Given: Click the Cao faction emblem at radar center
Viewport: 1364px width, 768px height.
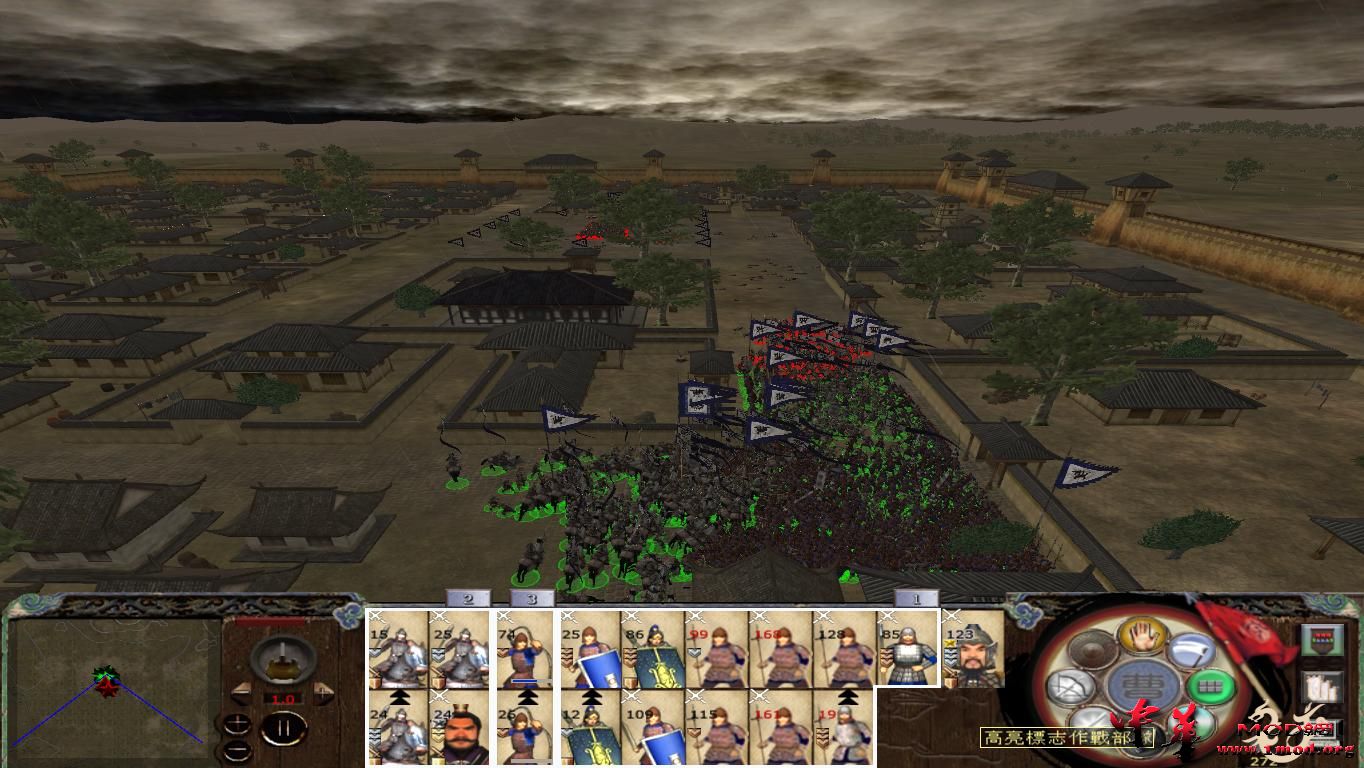Looking at the screenshot, I should pos(1142,685).
